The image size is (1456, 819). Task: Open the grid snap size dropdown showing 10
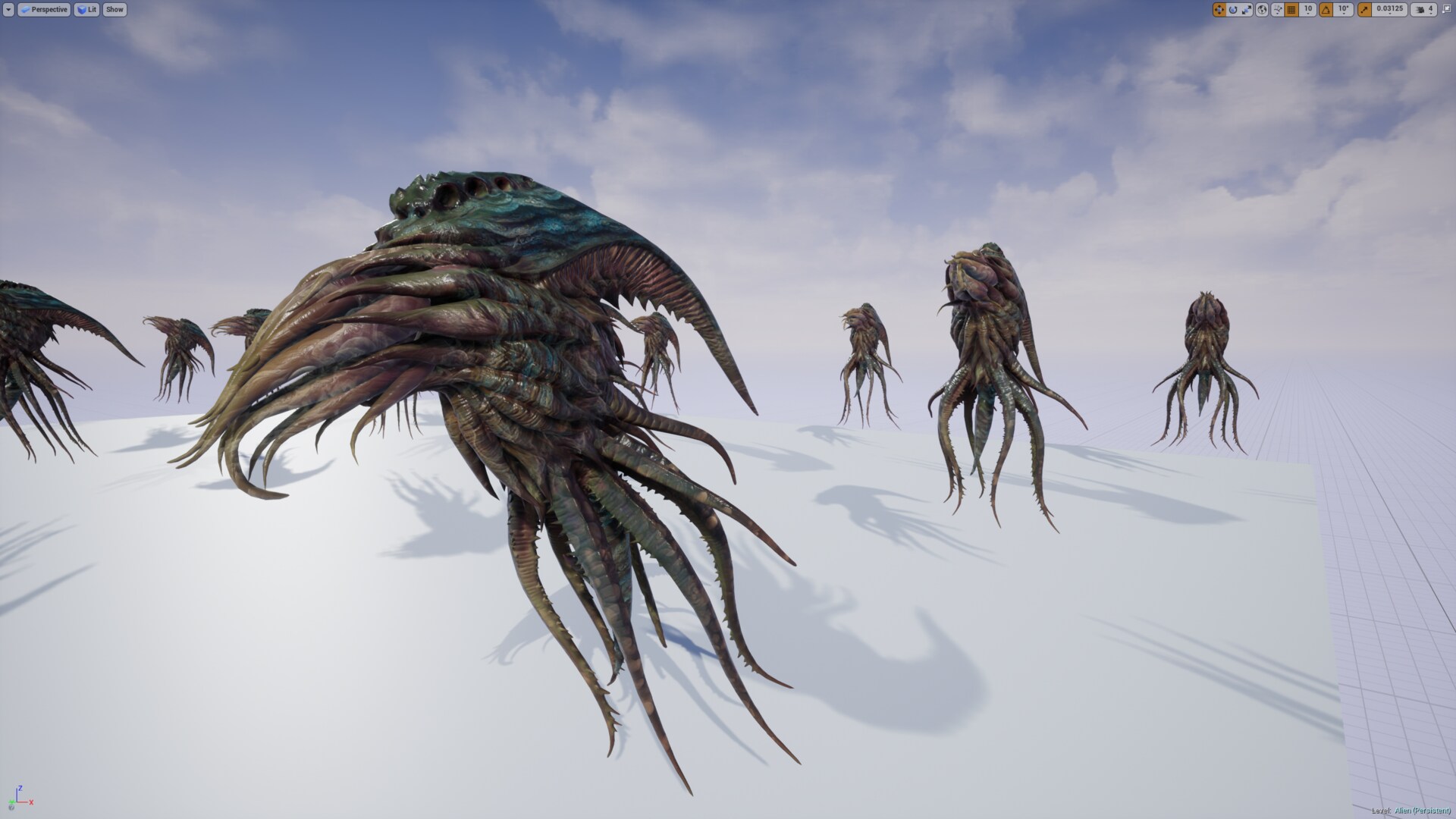[1308, 9]
